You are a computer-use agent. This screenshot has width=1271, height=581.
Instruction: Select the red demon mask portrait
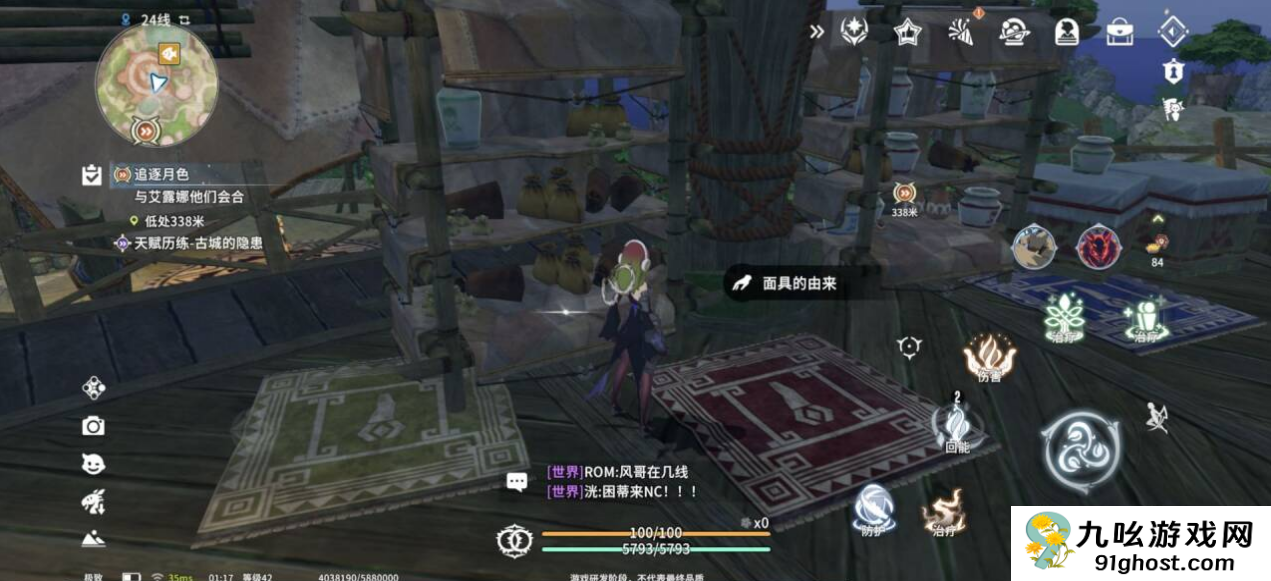click(x=1097, y=247)
